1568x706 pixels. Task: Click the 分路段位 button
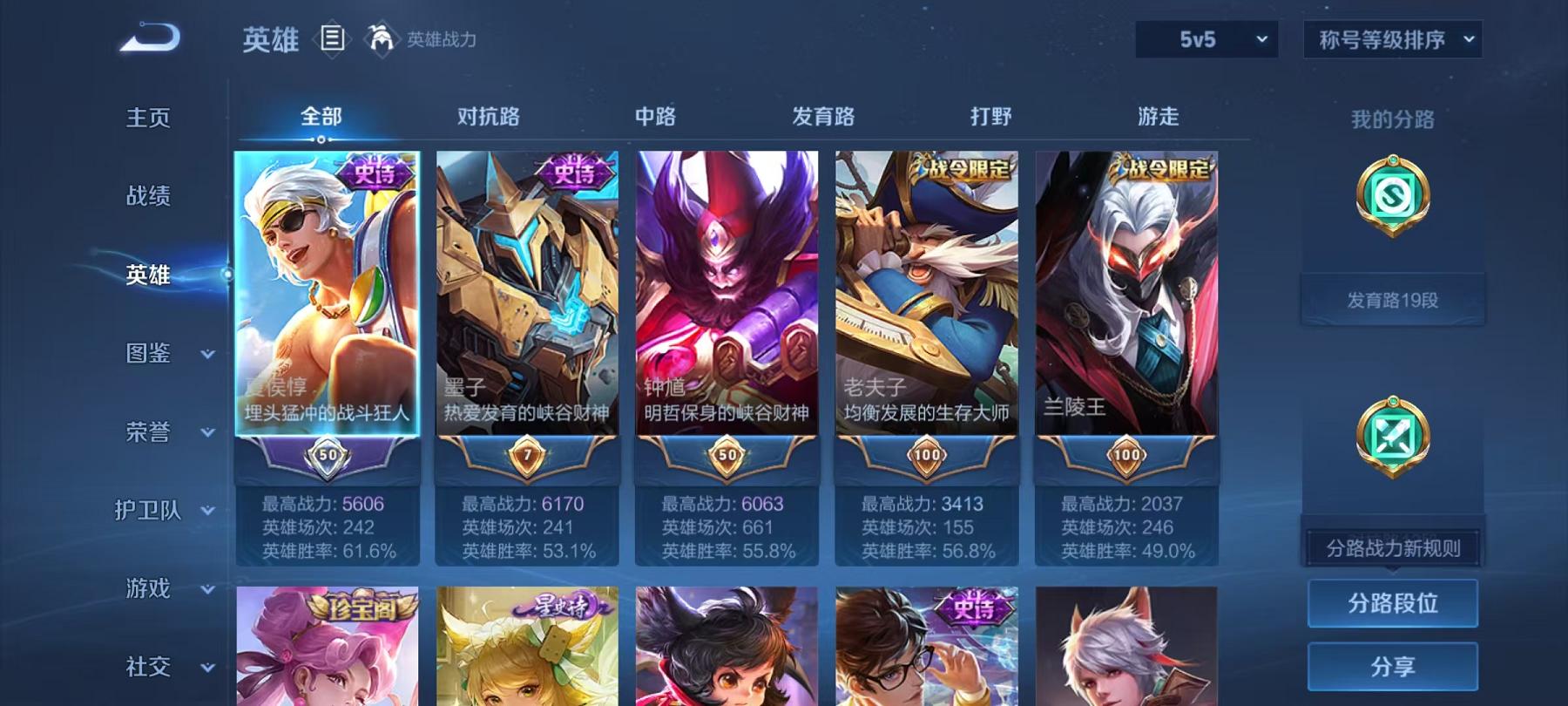1394,603
